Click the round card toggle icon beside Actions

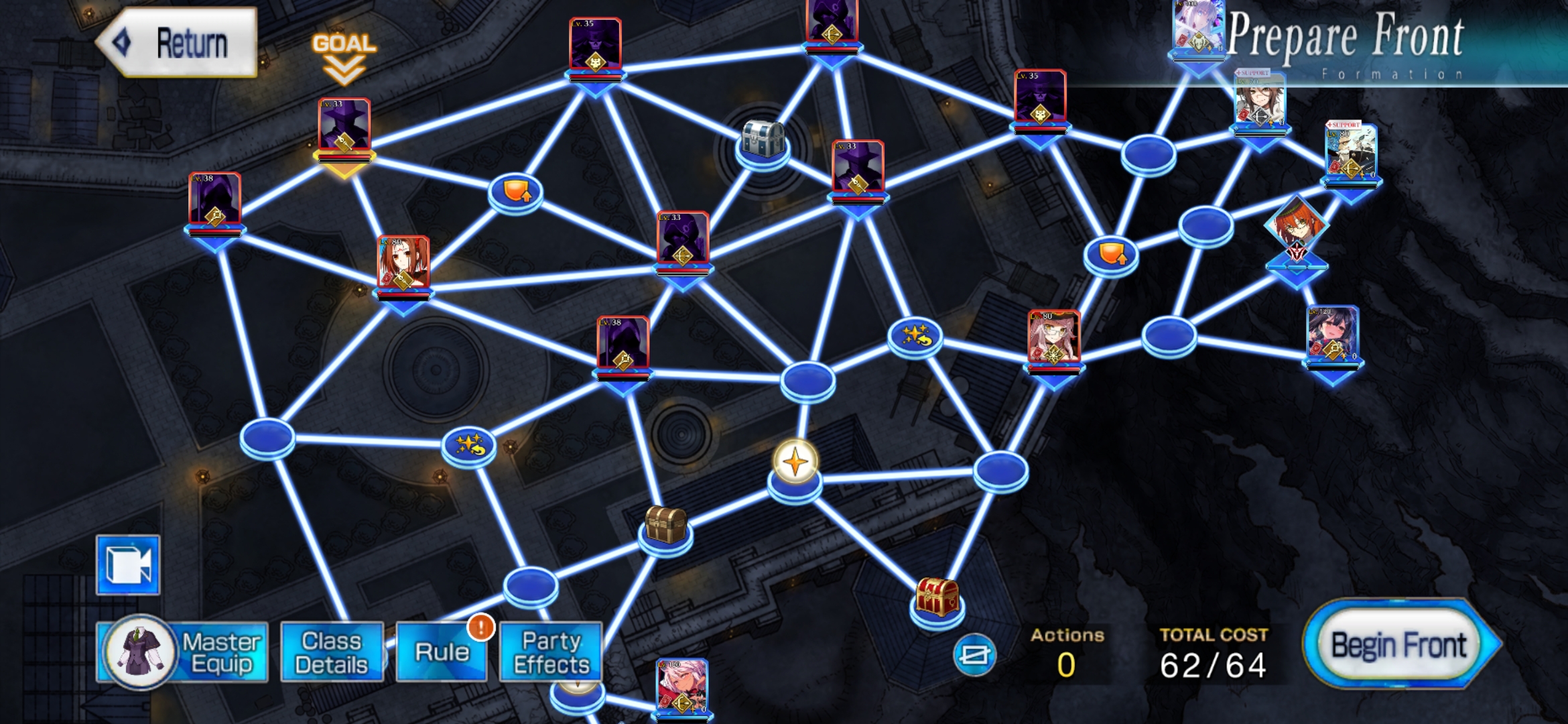click(x=974, y=654)
